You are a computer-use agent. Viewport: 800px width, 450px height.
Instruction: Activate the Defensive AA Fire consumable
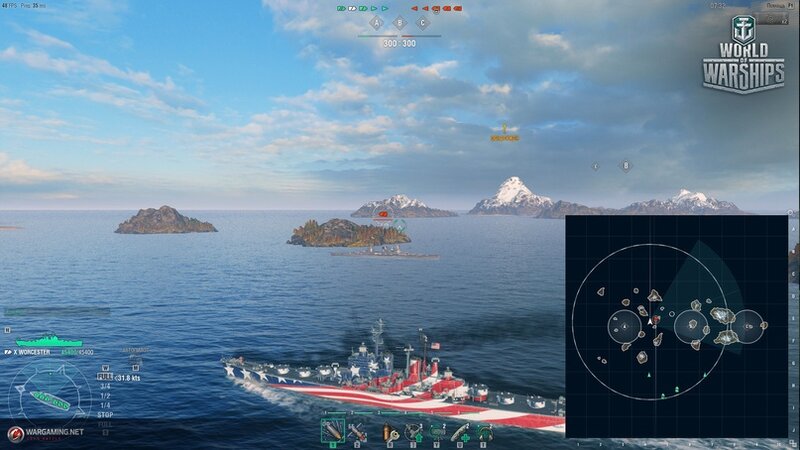[x=413, y=431]
